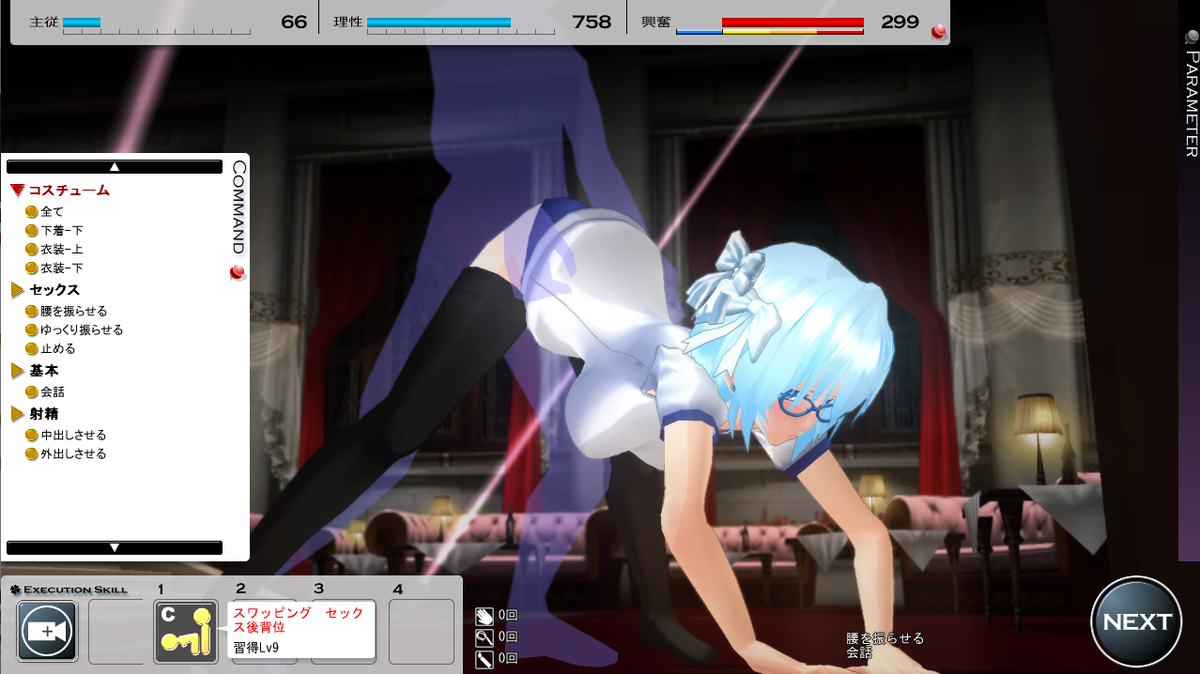Screen dimensions: 1200x674
Task: Collapse the コスチューム category
Action: (x=60, y=190)
